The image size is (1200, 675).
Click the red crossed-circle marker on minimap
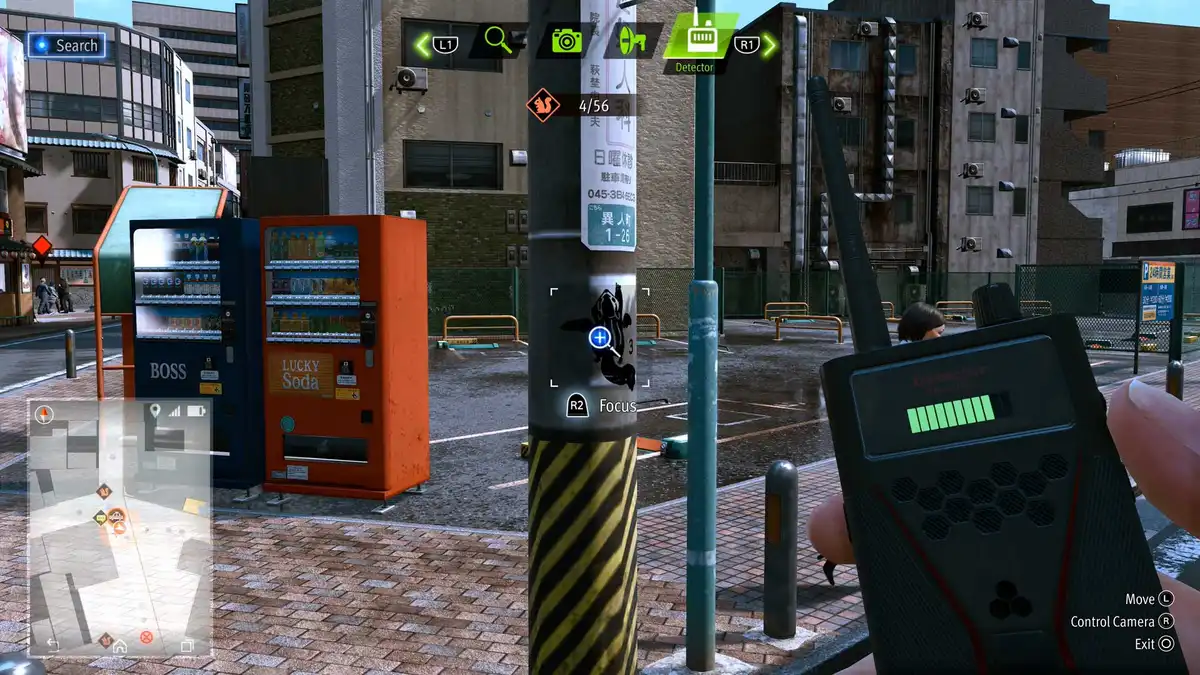click(x=146, y=637)
